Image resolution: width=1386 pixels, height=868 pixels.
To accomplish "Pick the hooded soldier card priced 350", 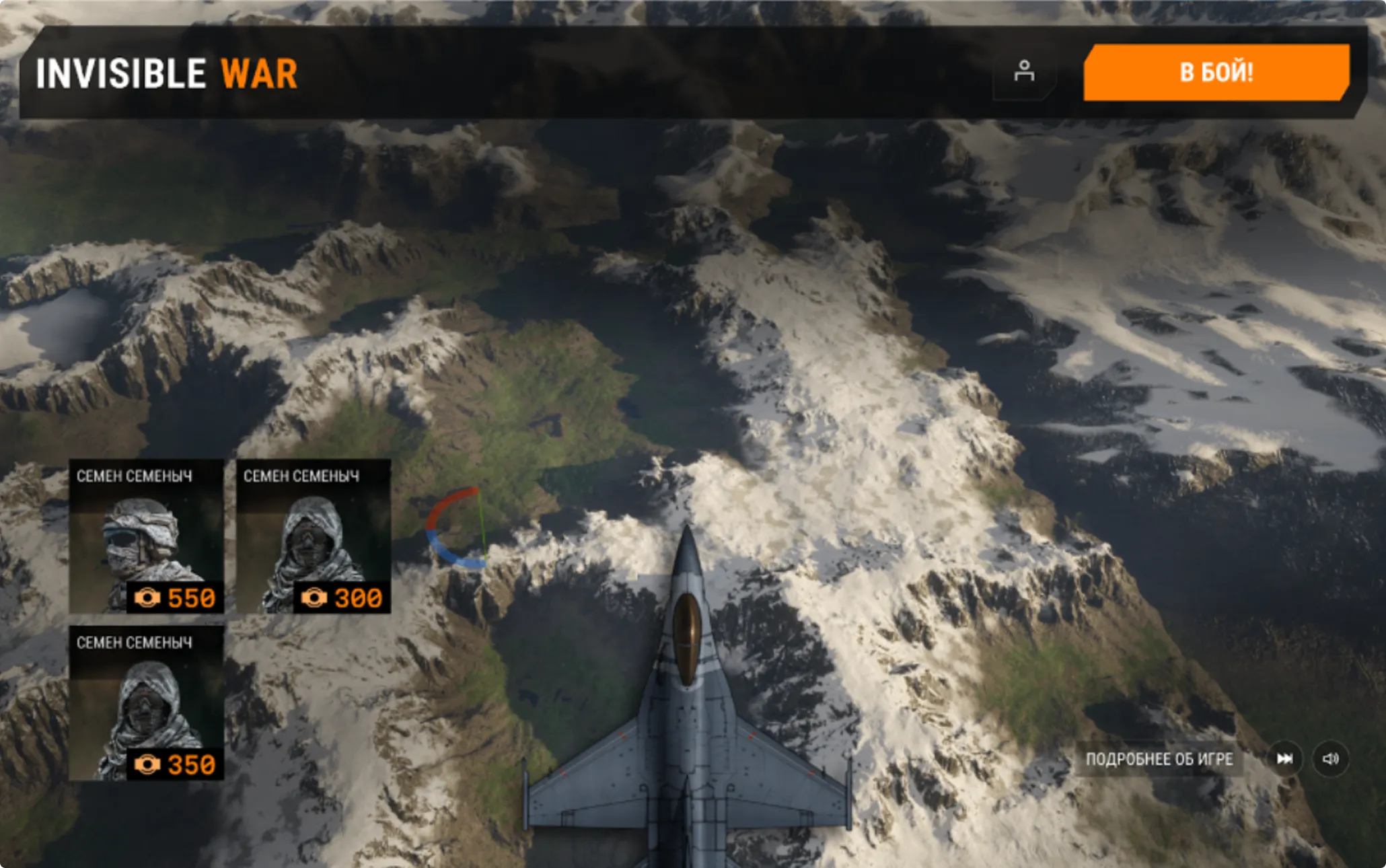I will point(146,703).
